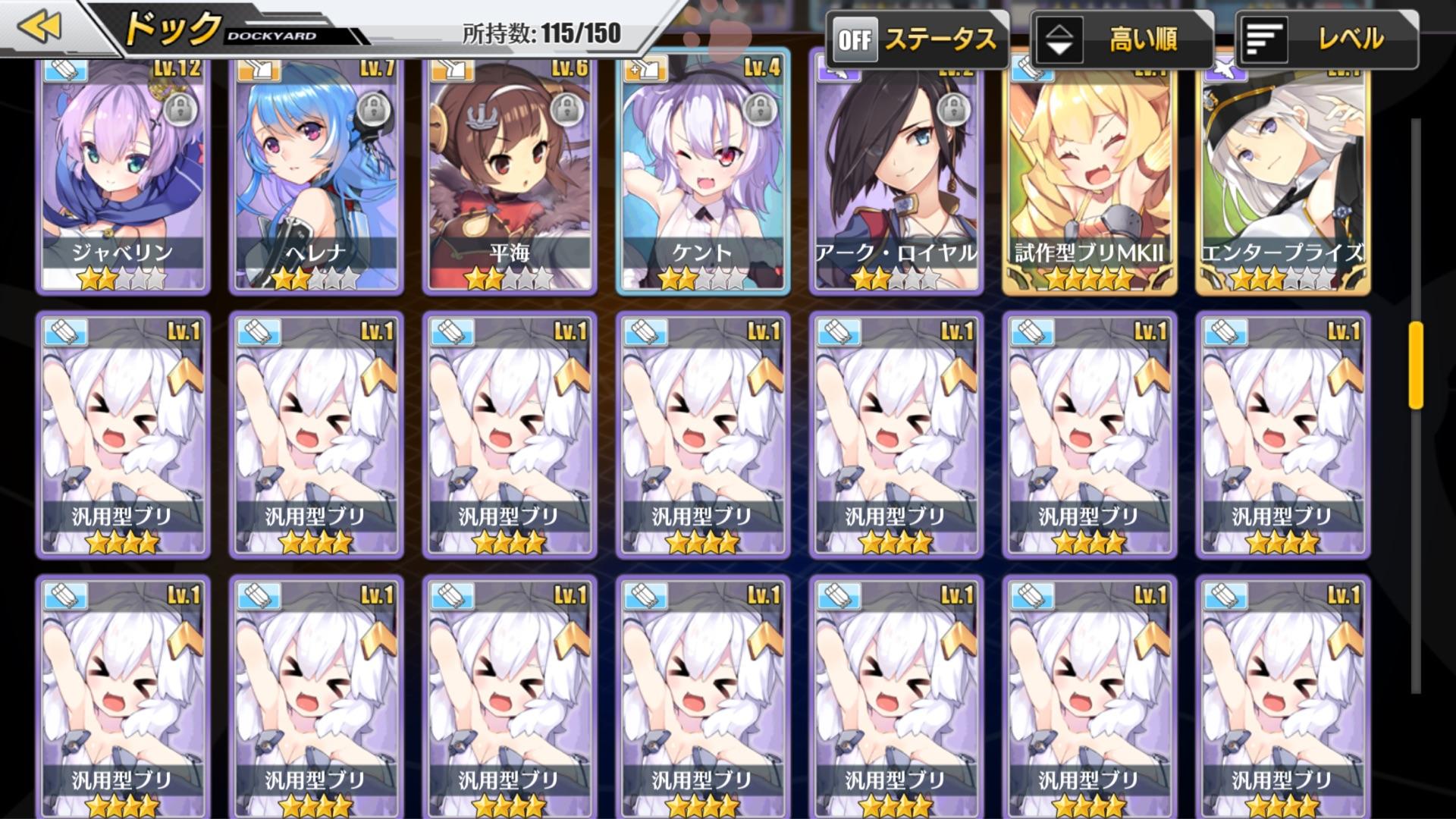Viewport: 1456px width, 819px height.
Task: Click the 所持数 115/150 counter
Action: [x=538, y=33]
